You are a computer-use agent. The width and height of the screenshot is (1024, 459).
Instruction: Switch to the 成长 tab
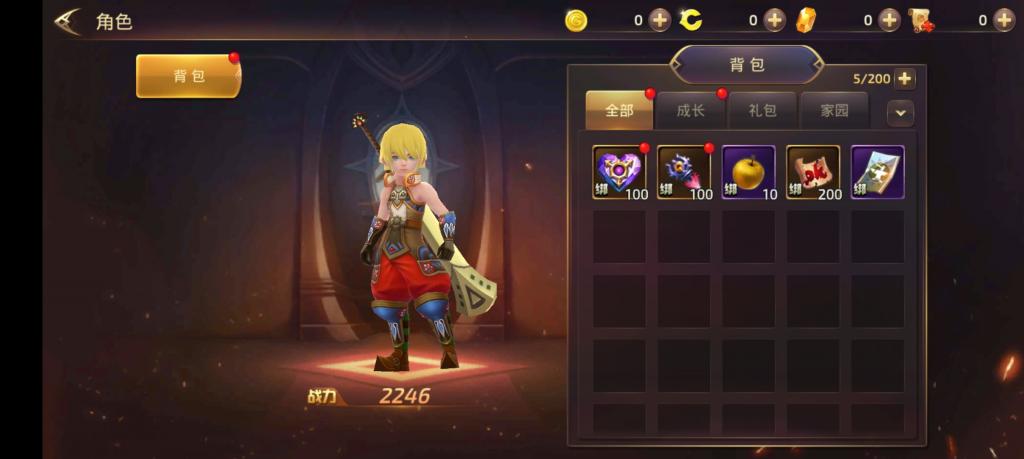pyautogui.click(x=691, y=111)
